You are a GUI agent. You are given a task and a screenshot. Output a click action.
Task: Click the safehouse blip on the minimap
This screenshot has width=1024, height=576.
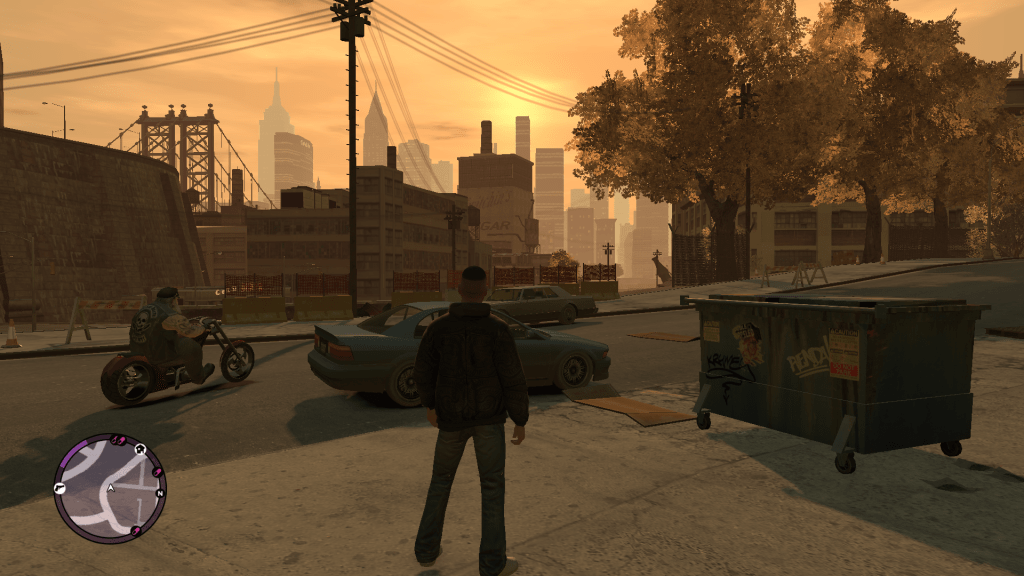[x=141, y=449]
